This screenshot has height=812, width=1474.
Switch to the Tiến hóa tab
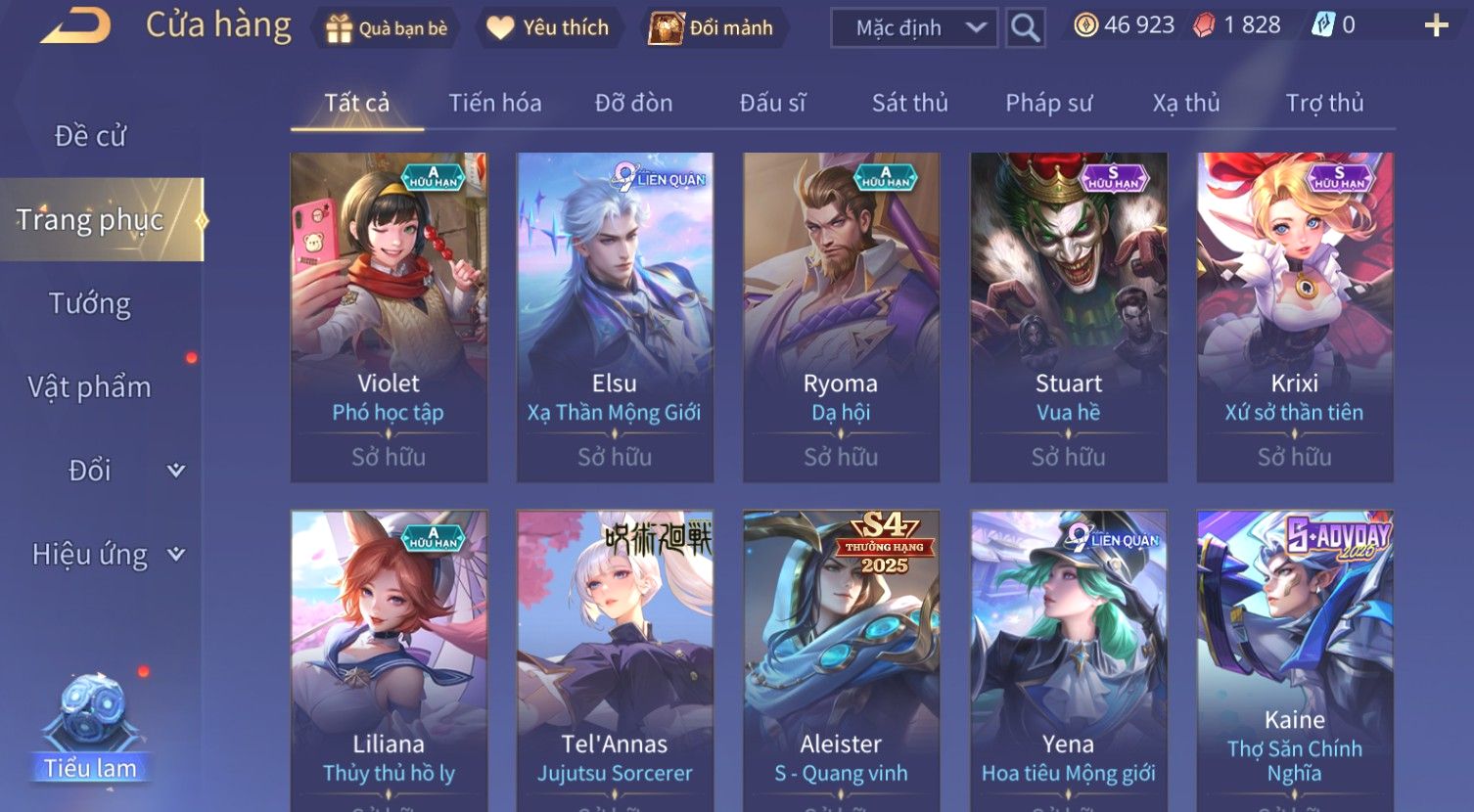[494, 103]
